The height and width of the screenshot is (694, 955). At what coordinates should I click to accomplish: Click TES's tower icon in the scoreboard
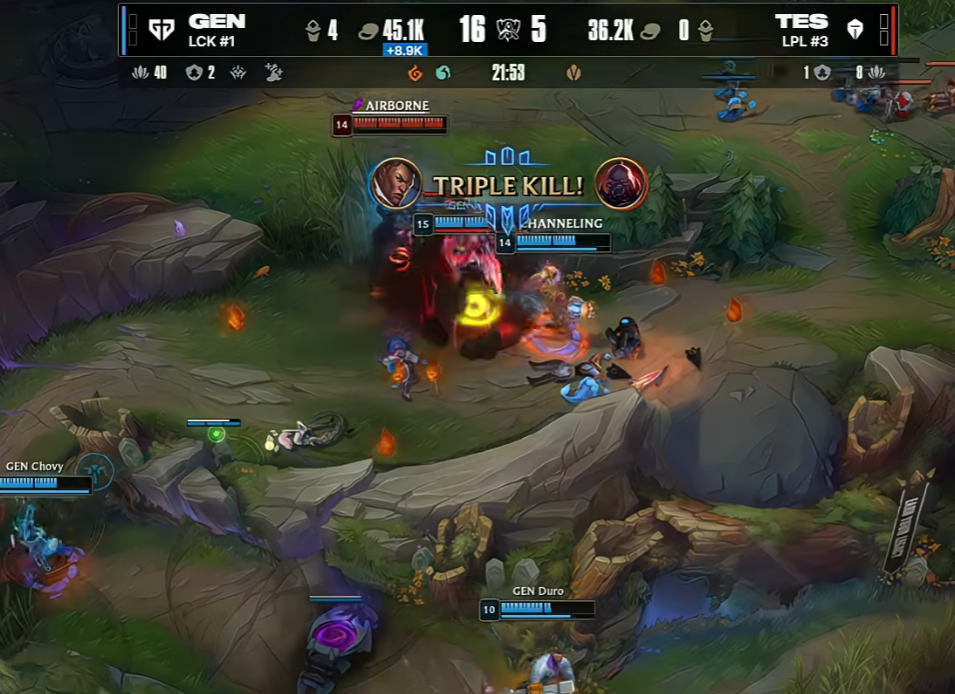pos(706,31)
